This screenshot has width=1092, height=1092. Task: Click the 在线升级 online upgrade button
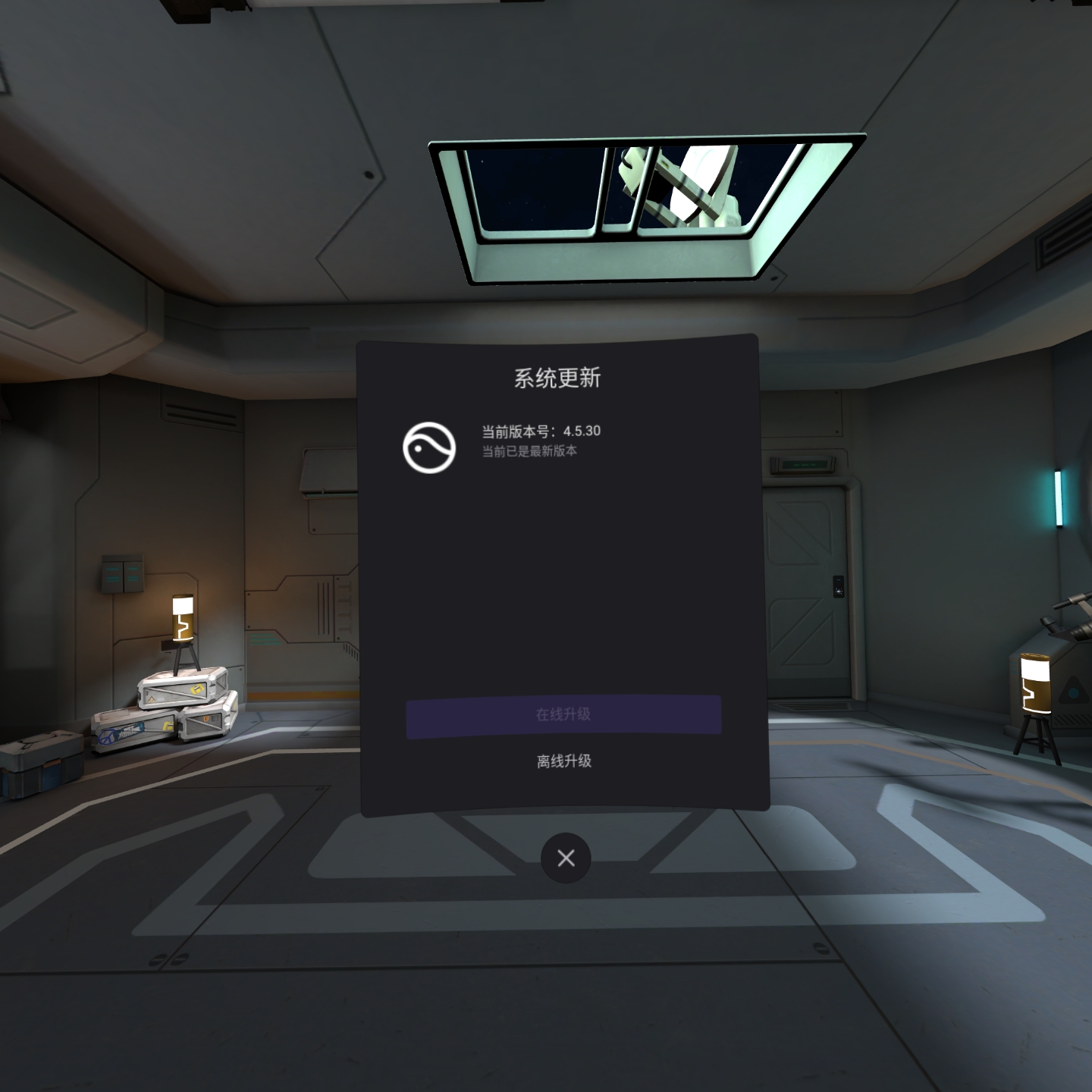(x=563, y=714)
